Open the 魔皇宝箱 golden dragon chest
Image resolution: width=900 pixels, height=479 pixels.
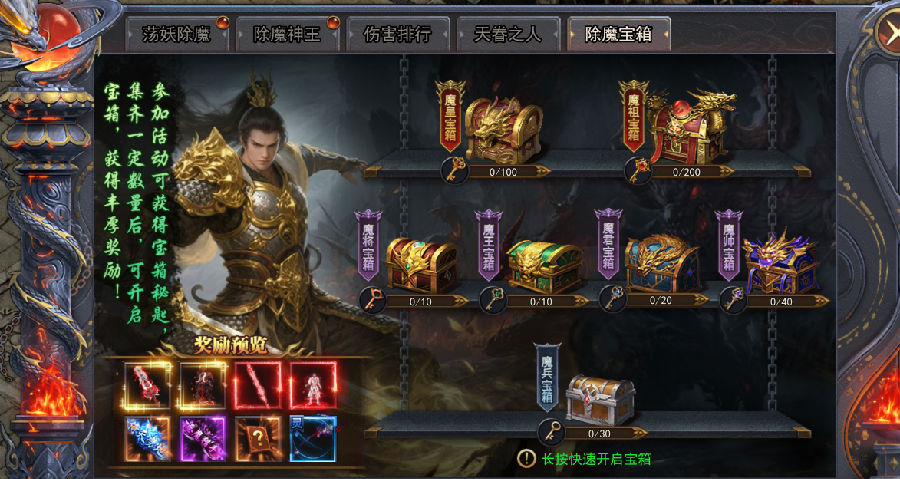503,130
